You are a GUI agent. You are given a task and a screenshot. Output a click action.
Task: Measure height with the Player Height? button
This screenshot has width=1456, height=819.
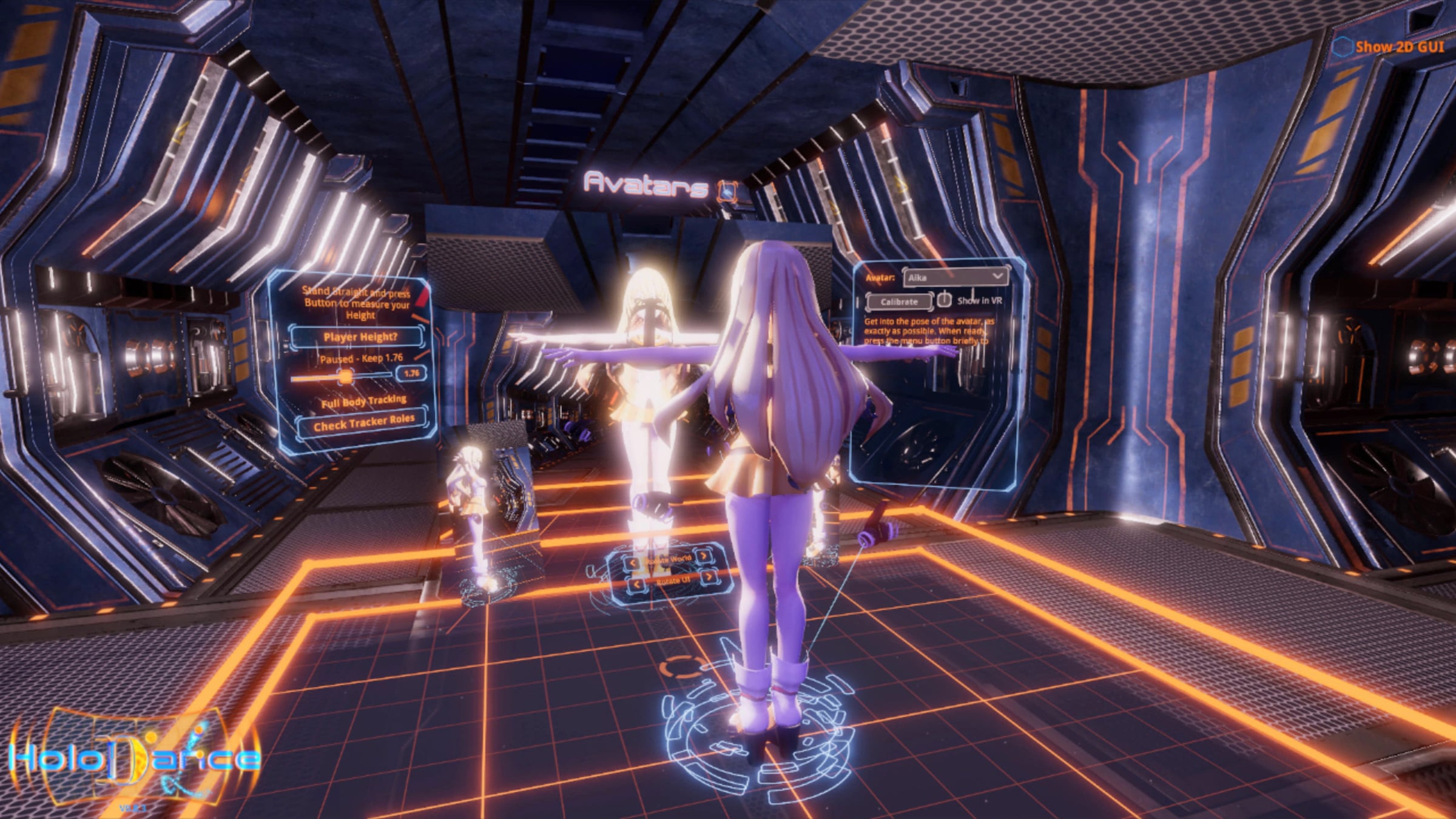(x=359, y=337)
